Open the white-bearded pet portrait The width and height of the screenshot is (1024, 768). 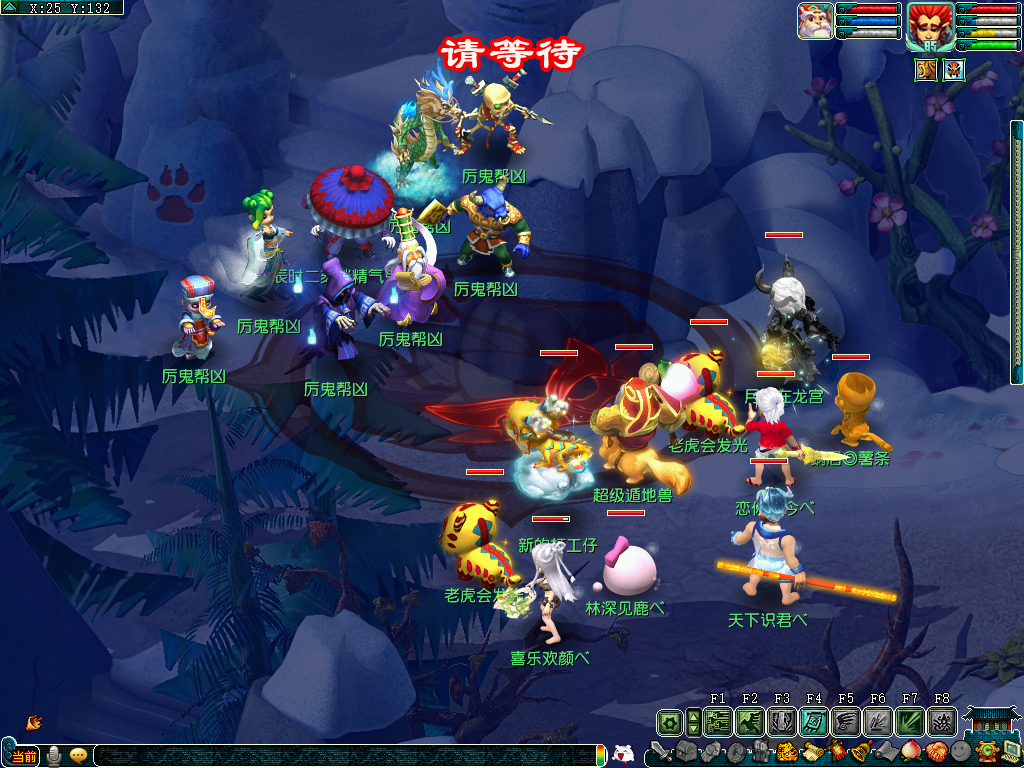[815, 21]
